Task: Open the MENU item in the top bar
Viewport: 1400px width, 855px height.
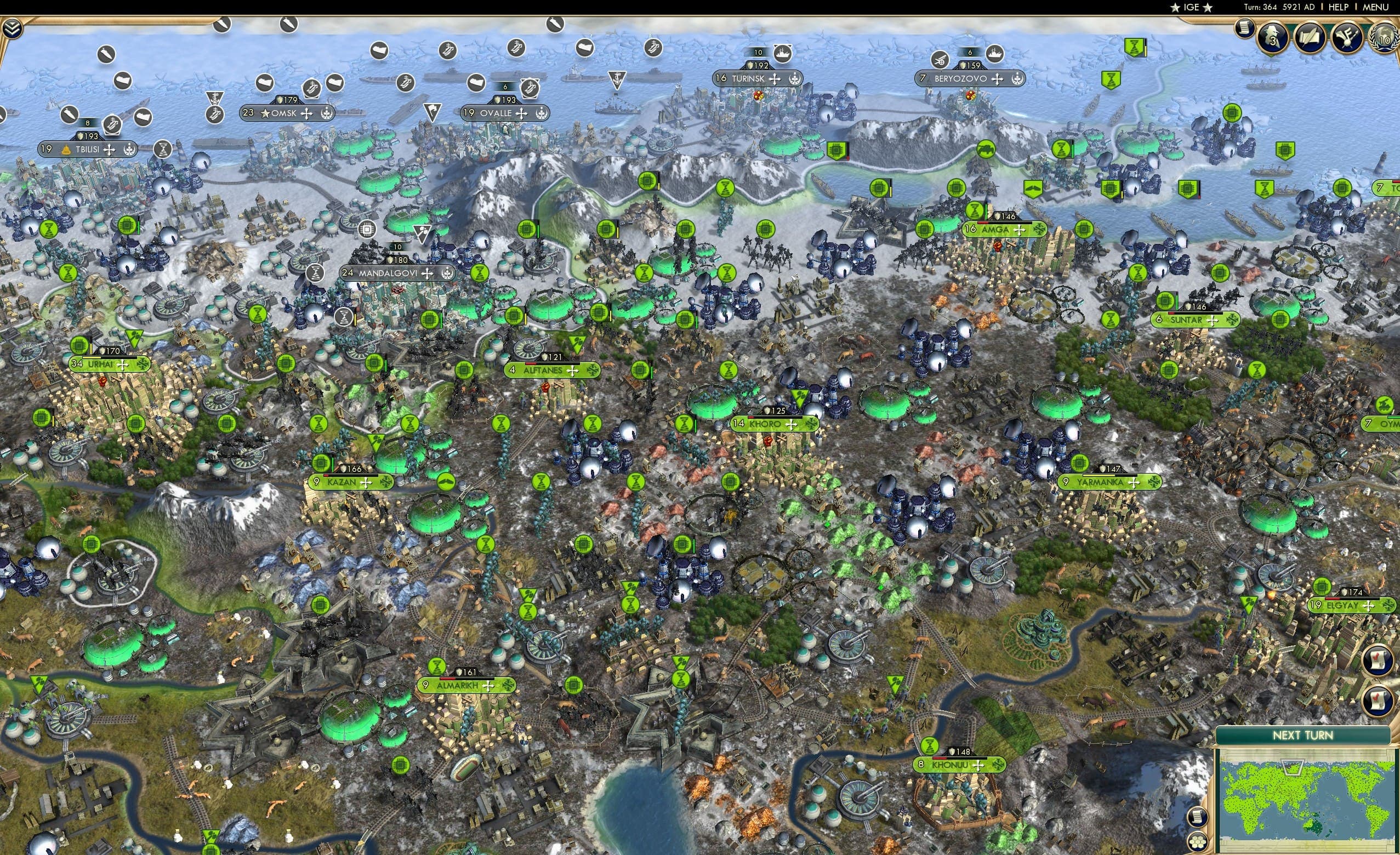Action: (1374, 7)
